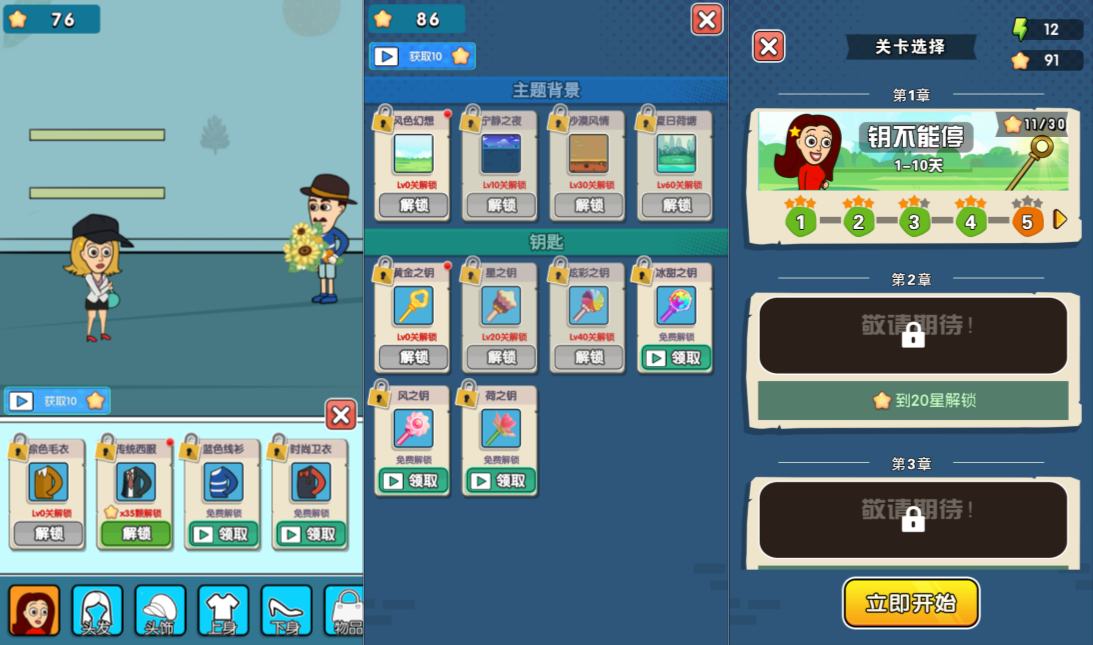Claim the free 蓝色线衫 blue sweater
The image size is (1093, 645).
coord(223,534)
